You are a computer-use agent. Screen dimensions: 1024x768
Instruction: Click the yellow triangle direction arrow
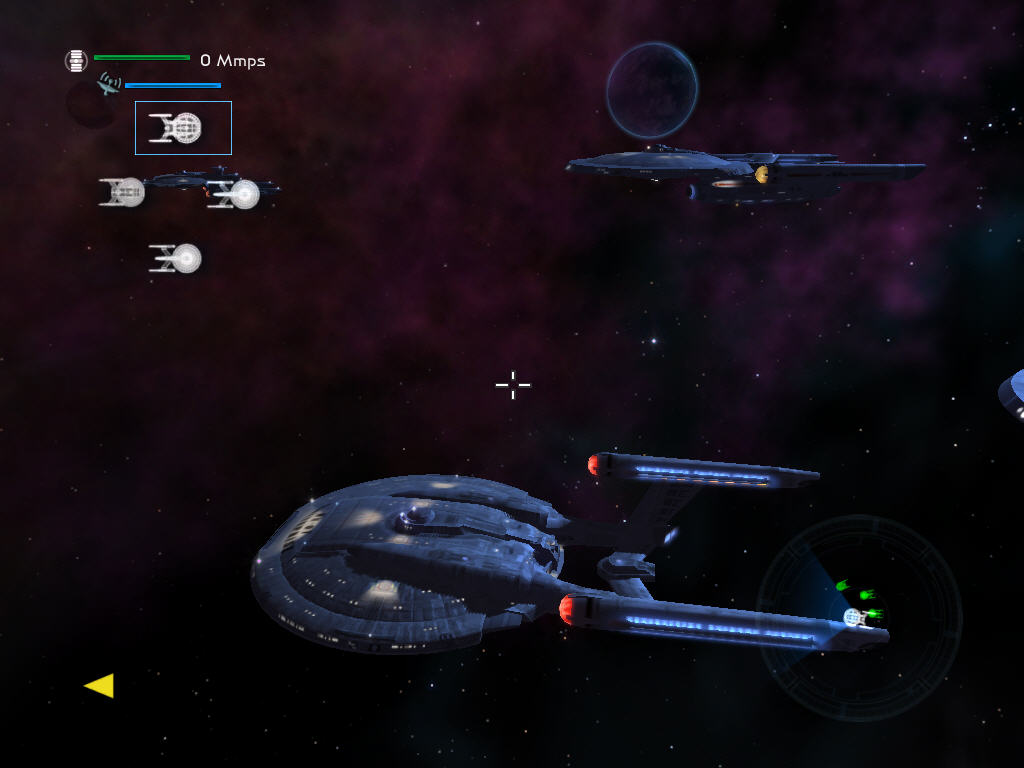pos(99,685)
